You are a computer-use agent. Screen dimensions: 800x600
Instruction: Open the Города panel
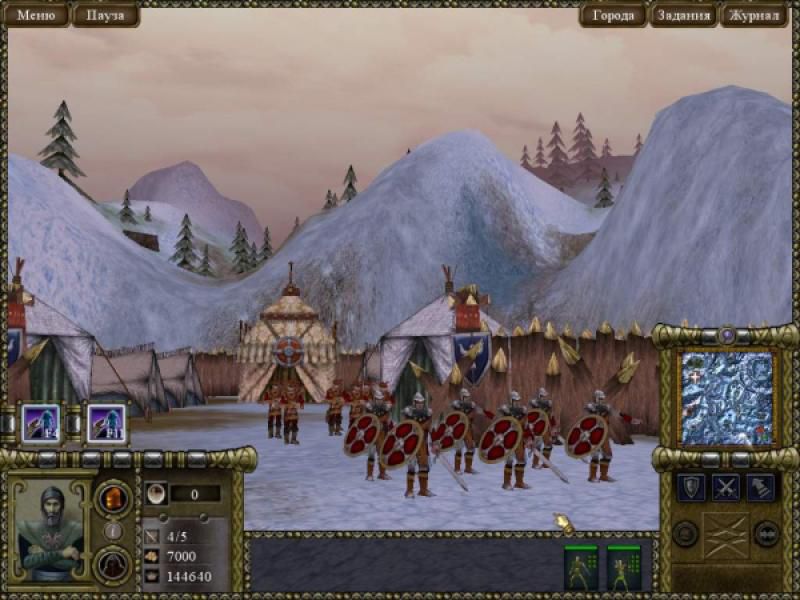pyautogui.click(x=613, y=15)
